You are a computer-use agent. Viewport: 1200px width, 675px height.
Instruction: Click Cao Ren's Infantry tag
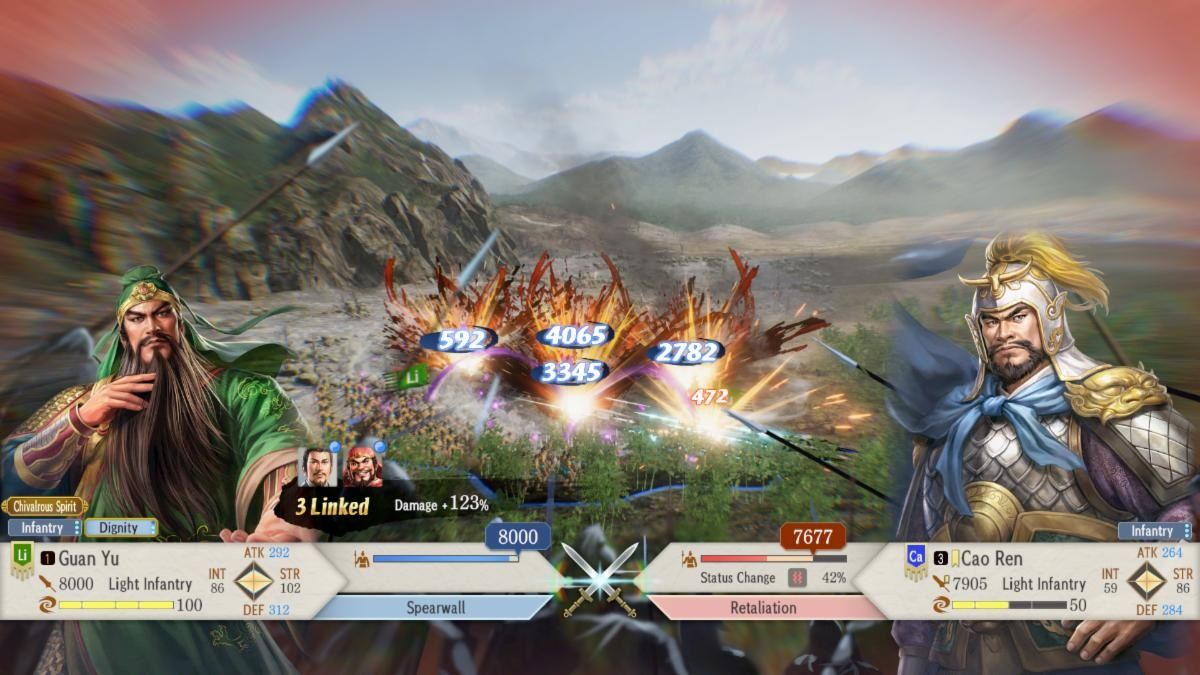(1154, 531)
